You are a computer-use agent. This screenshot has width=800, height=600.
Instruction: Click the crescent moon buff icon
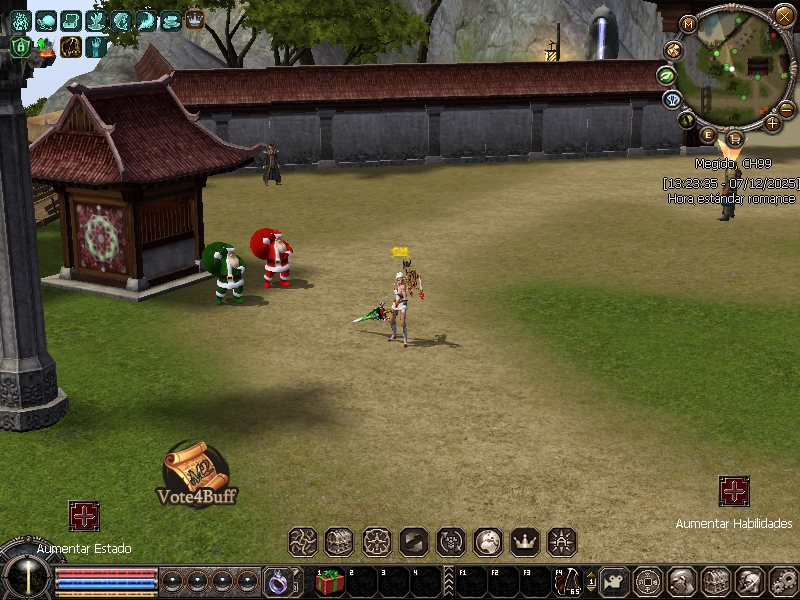point(146,20)
